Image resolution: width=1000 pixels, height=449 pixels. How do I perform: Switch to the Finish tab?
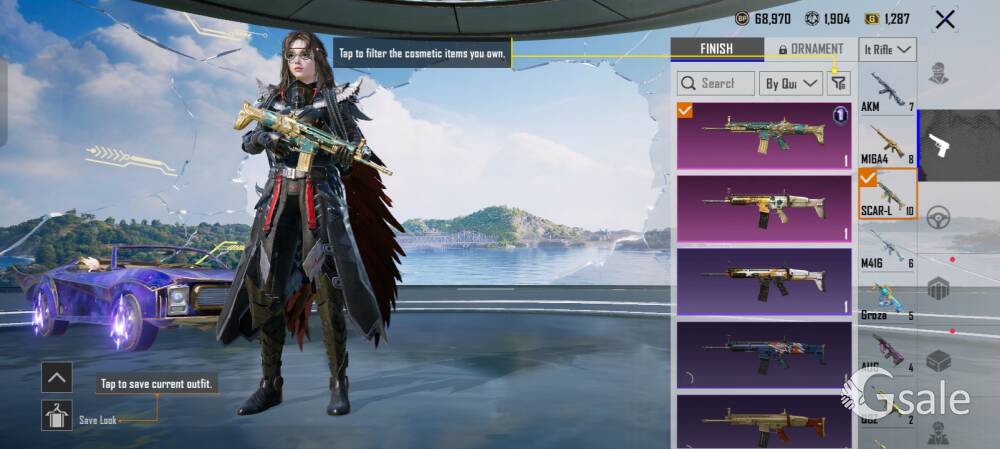click(x=716, y=48)
